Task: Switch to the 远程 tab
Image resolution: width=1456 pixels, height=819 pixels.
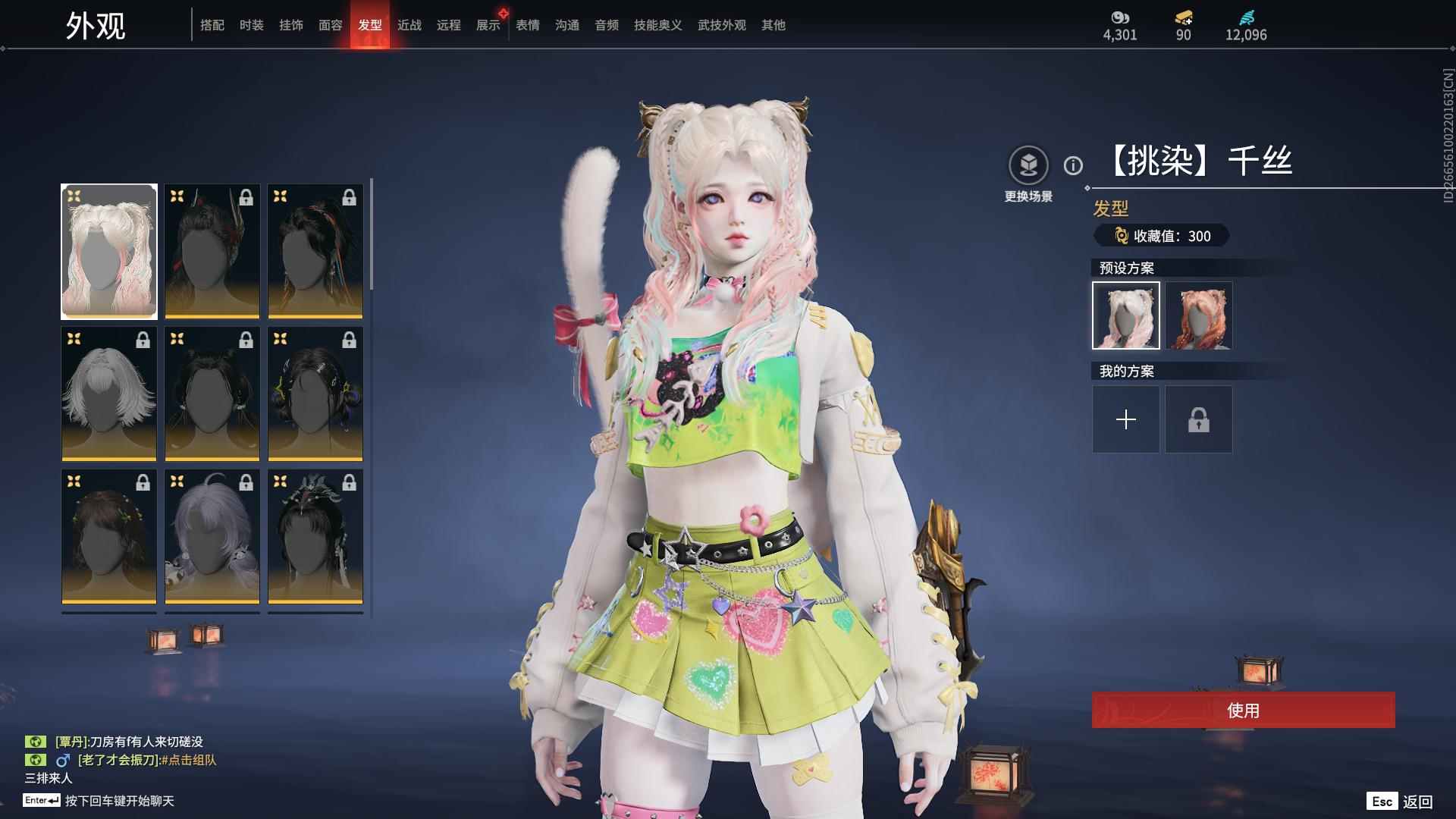Action: point(449,25)
